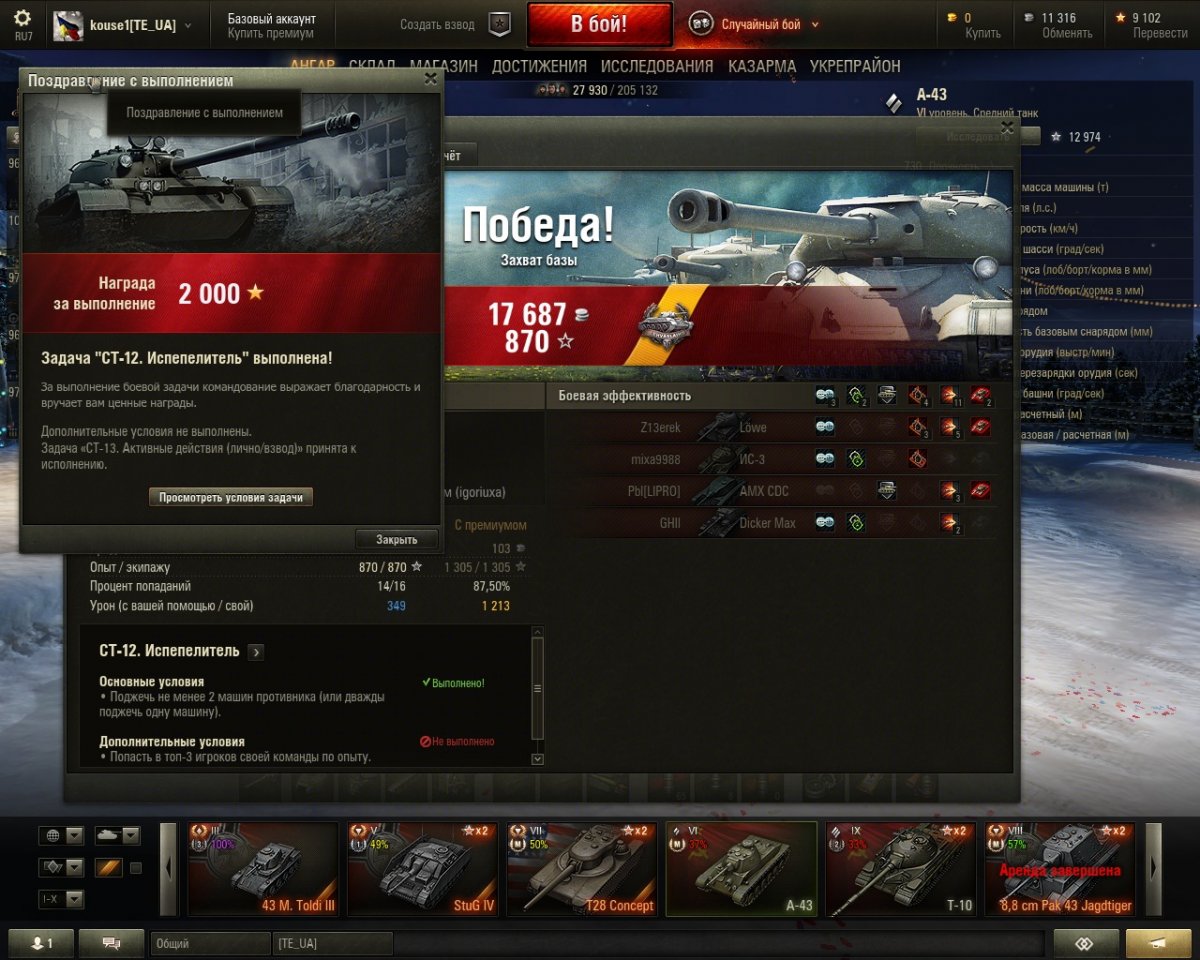Open the КАЗАРМА tab
Image resolution: width=1200 pixels, height=960 pixels.
pos(761,66)
